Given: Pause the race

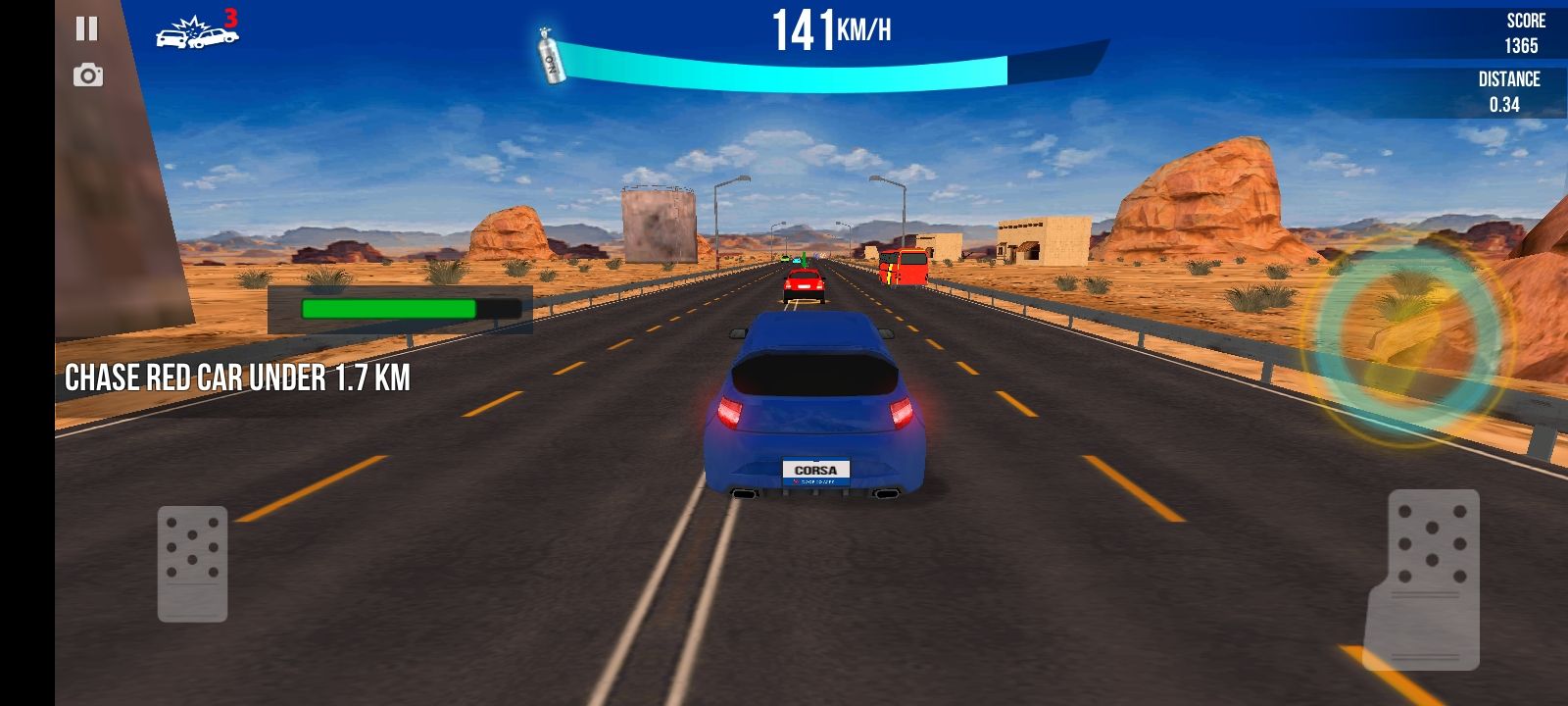Looking at the screenshot, I should pyautogui.click(x=87, y=28).
